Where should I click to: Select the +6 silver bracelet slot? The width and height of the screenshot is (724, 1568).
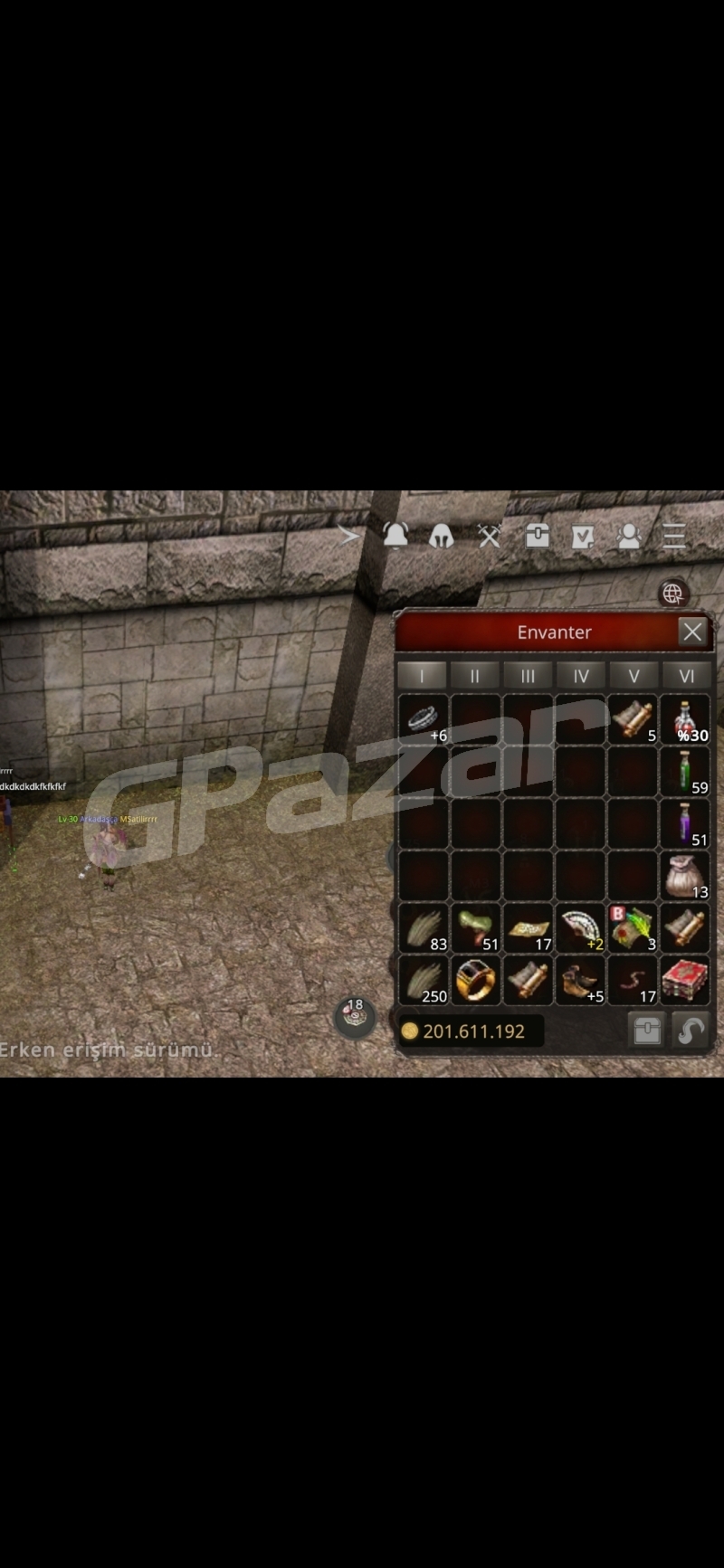click(x=423, y=719)
